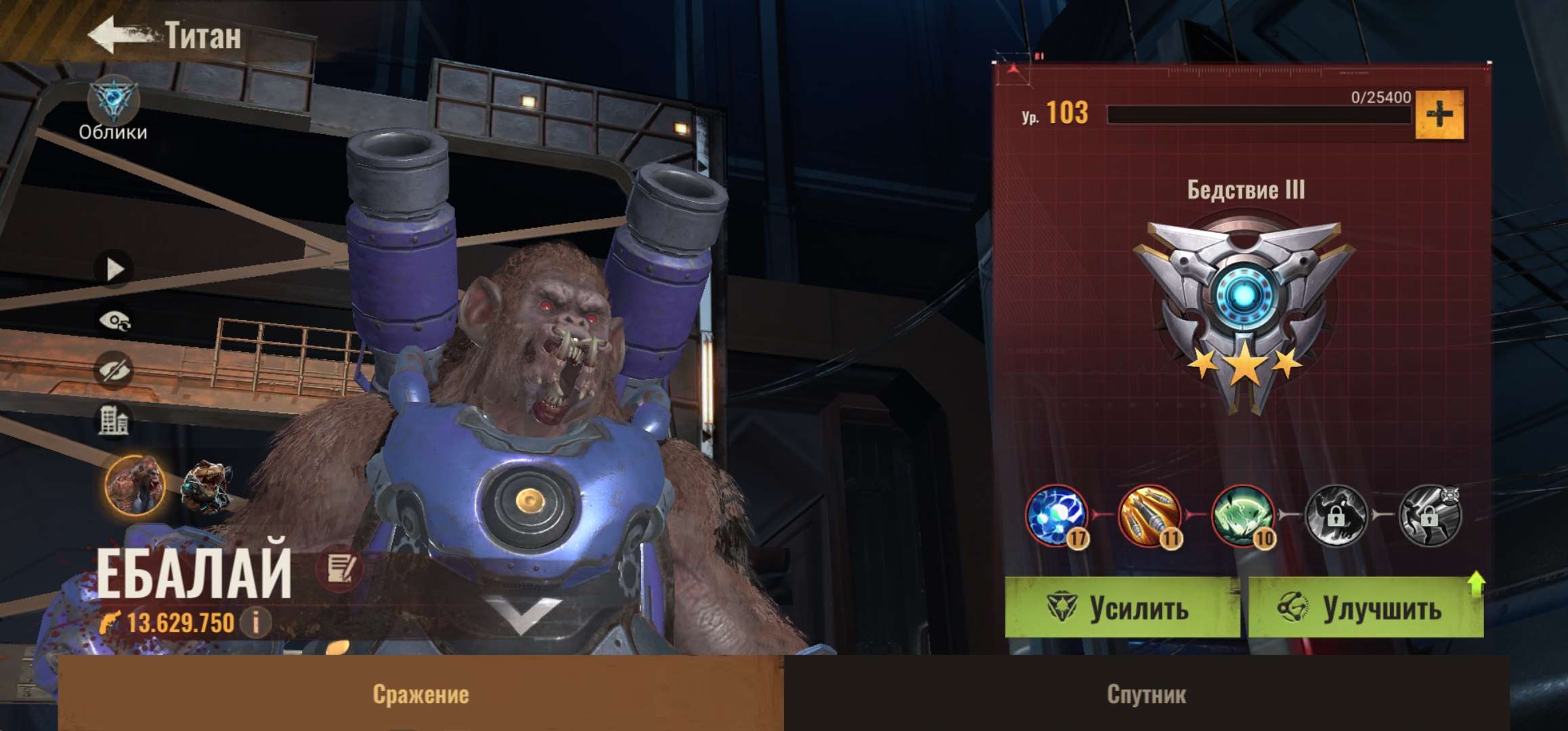The width and height of the screenshot is (1568, 731).
Task: Play the titan animation preview
Action: 114,269
